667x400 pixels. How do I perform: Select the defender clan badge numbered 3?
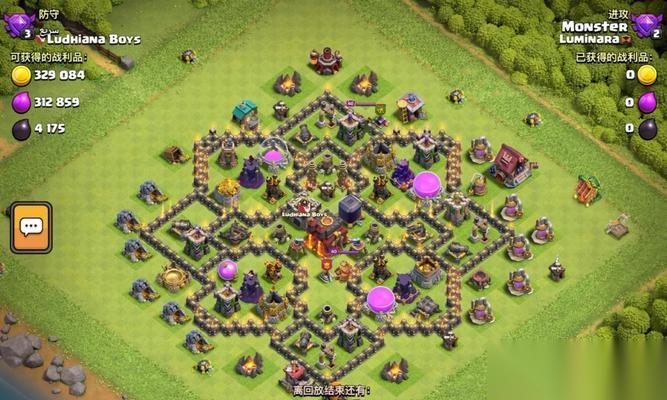coord(18,26)
